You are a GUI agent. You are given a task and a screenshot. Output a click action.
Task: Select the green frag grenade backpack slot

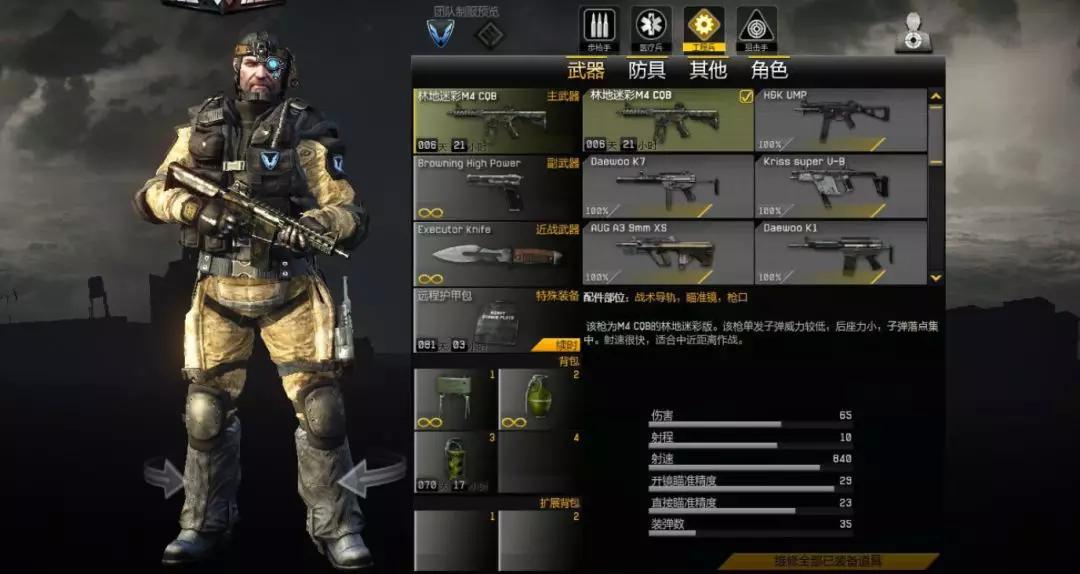pos(540,399)
